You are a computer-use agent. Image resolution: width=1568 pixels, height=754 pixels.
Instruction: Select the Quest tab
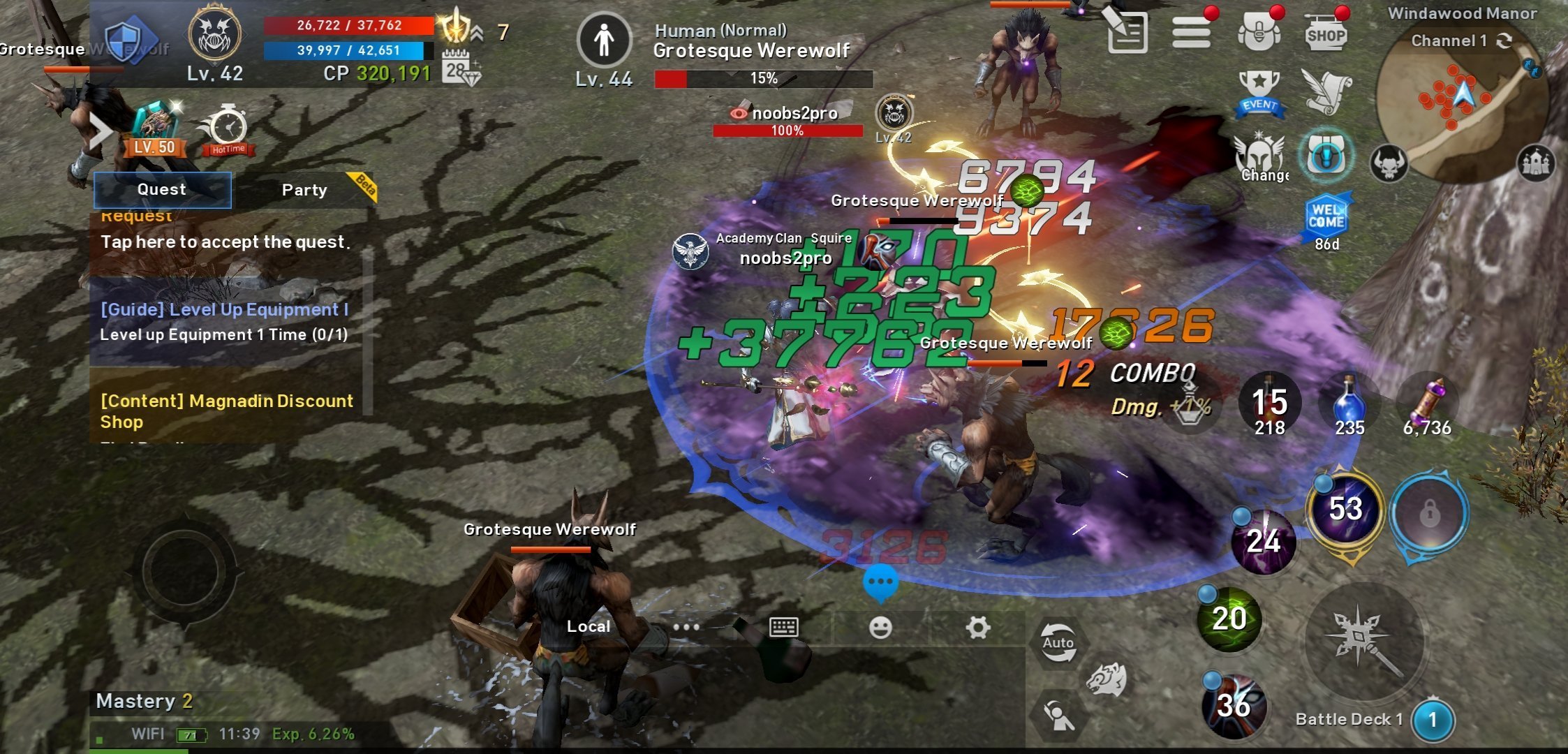click(162, 189)
